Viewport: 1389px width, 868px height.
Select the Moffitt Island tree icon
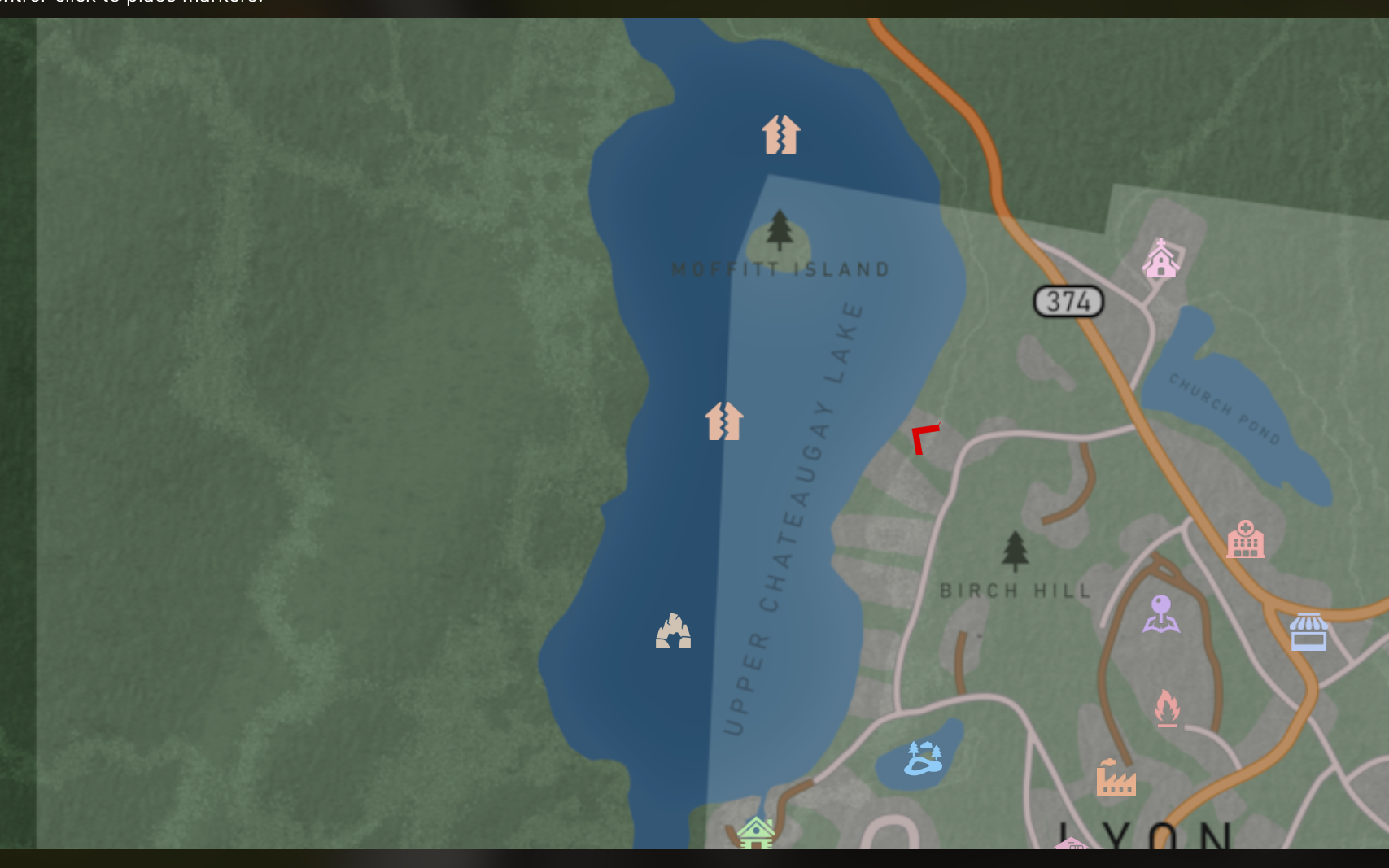780,229
